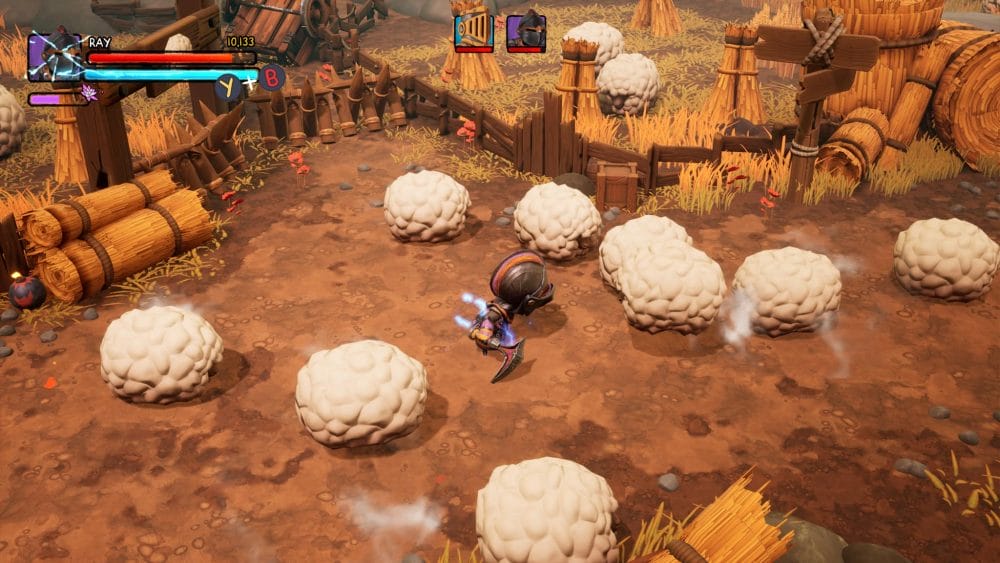
Task: Select the purple dark-helmet party portrait
Action: coord(525,30)
